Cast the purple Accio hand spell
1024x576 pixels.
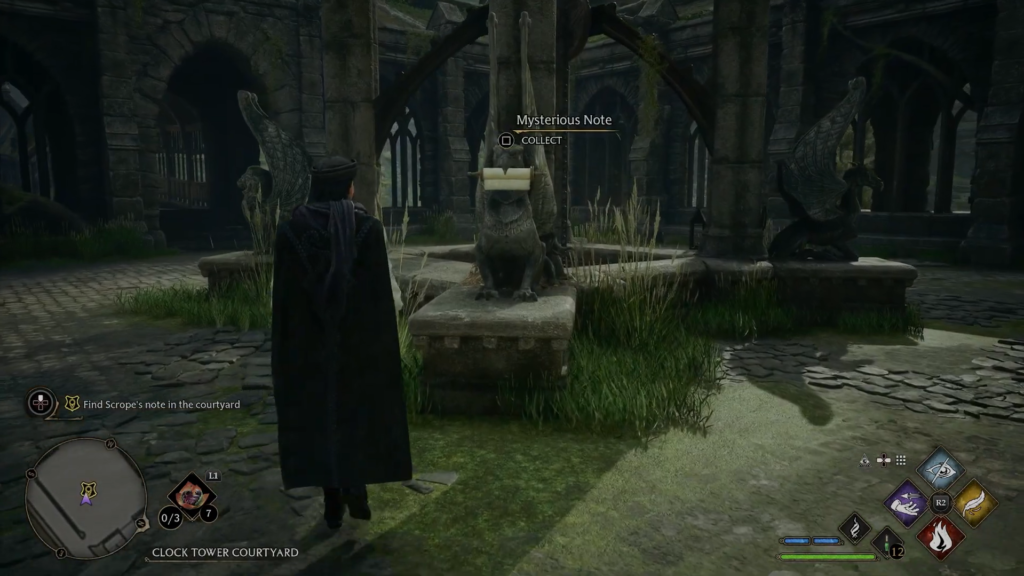click(x=908, y=502)
